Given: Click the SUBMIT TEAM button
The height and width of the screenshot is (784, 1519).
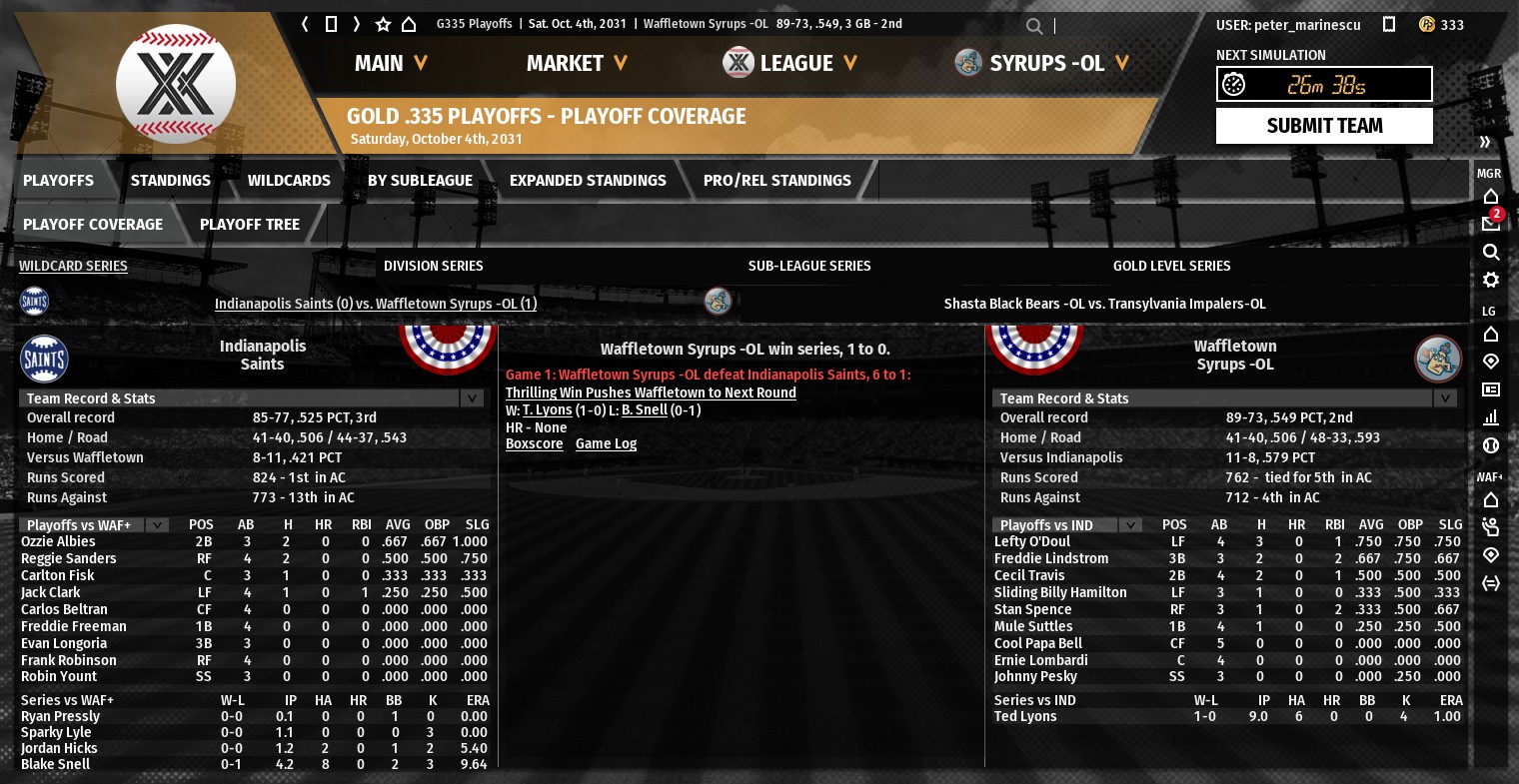Looking at the screenshot, I should 1323,126.
